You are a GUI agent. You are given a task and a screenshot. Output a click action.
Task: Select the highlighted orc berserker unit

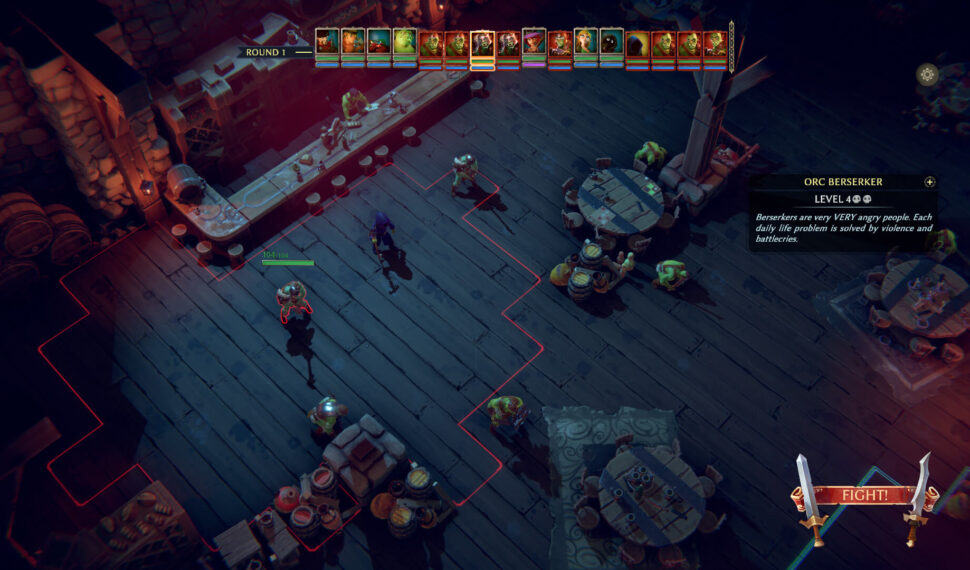[x=293, y=300]
